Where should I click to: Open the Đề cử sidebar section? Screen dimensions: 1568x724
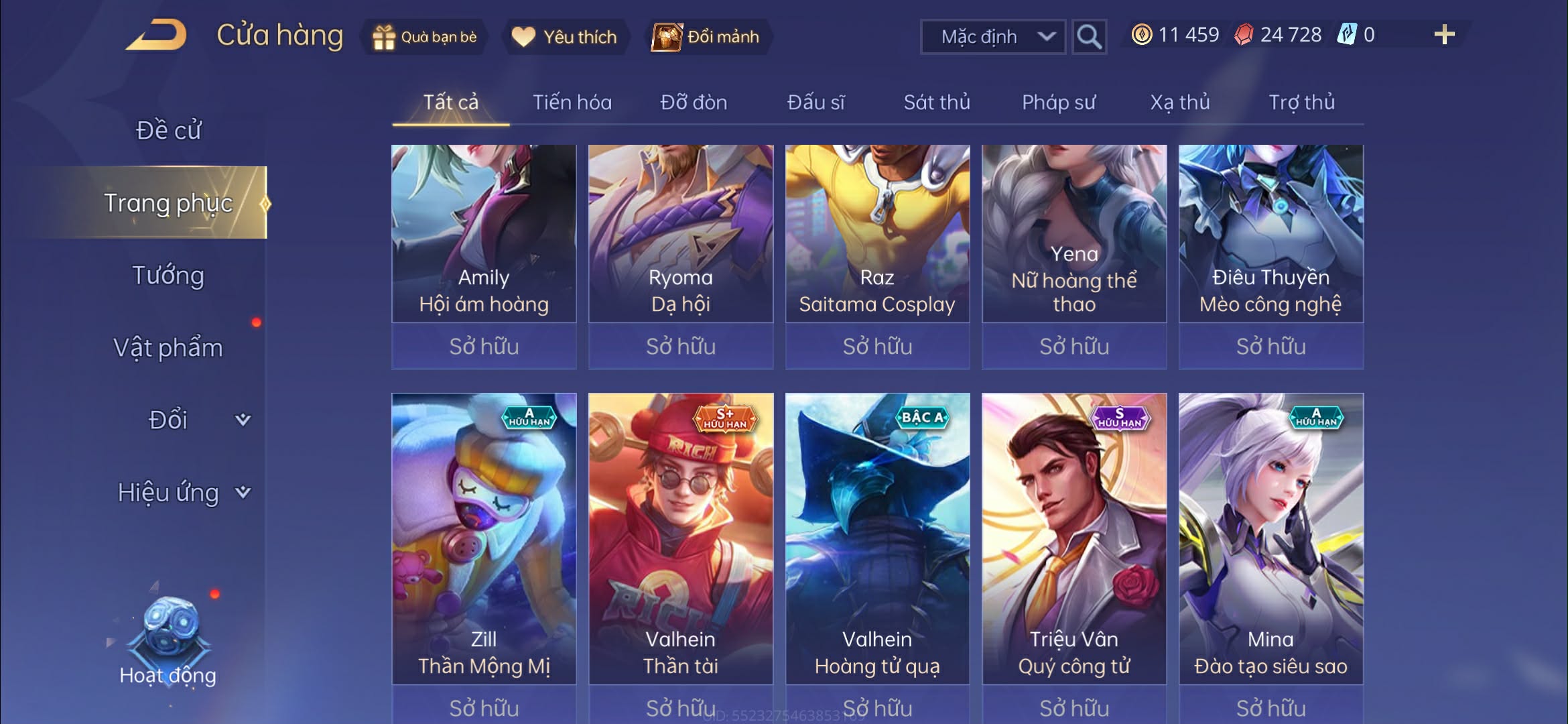tap(168, 130)
